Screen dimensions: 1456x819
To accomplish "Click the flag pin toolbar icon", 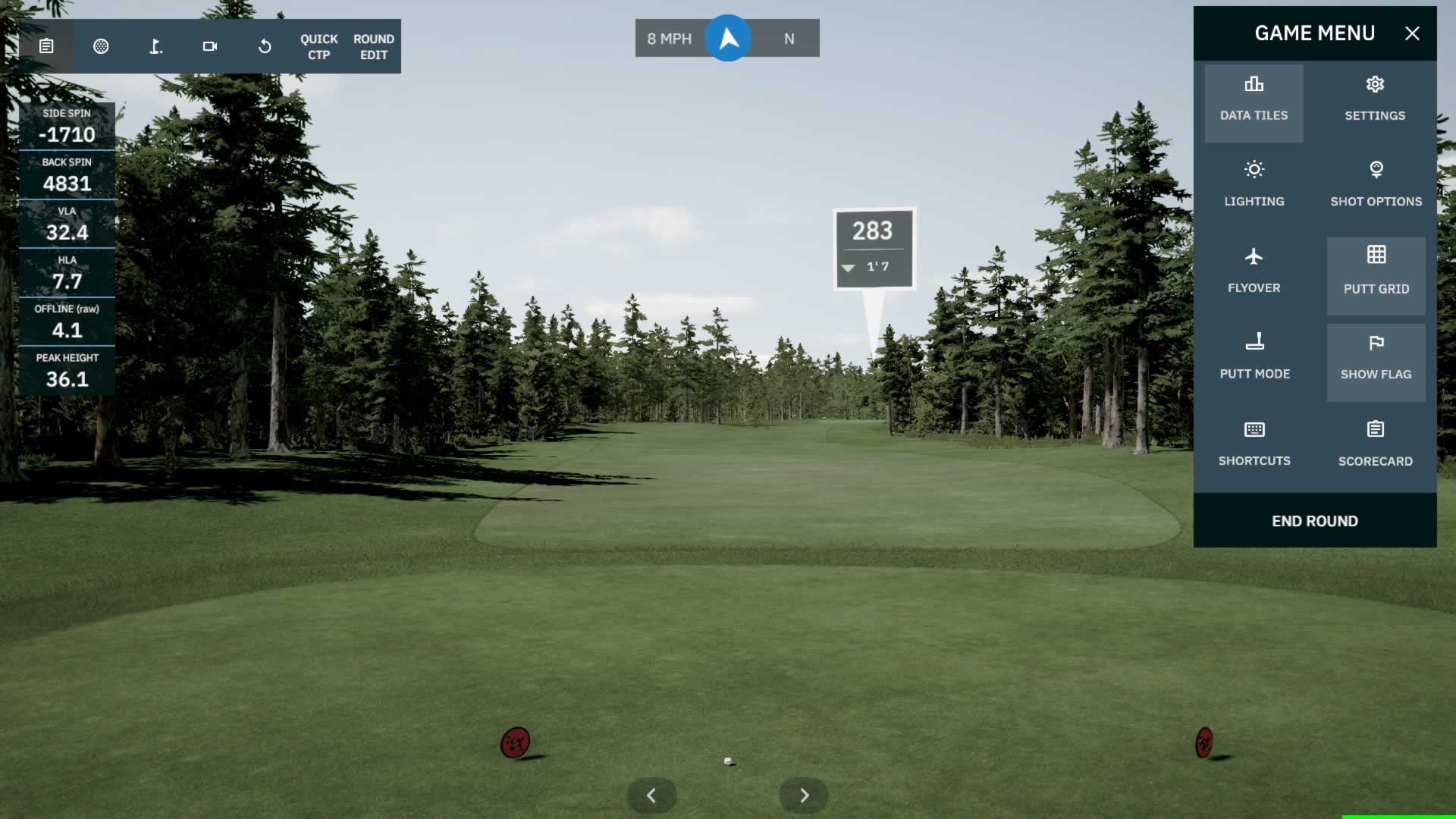I will tap(155, 47).
